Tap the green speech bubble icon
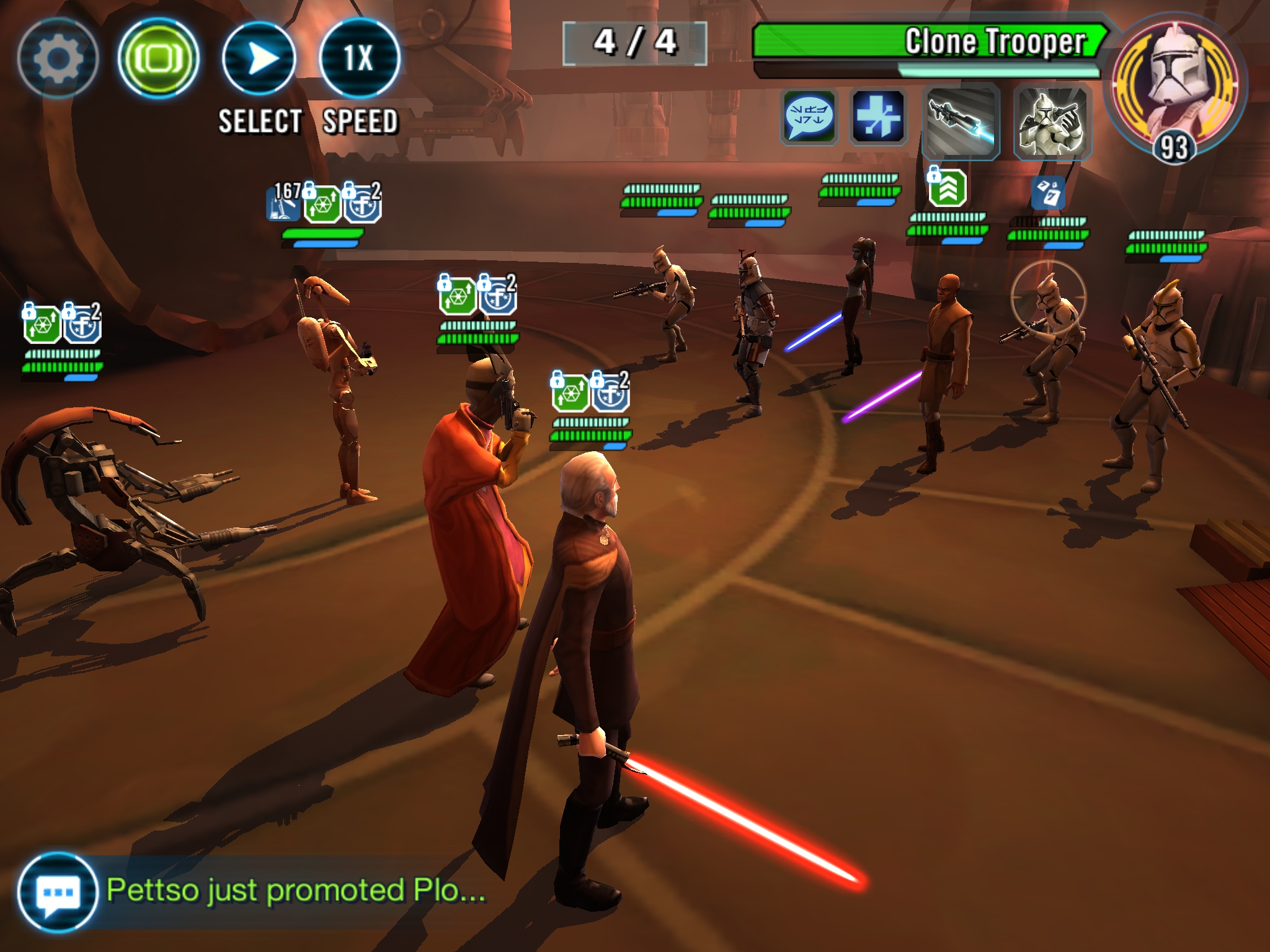Image resolution: width=1270 pixels, height=952 pixels. point(809,116)
